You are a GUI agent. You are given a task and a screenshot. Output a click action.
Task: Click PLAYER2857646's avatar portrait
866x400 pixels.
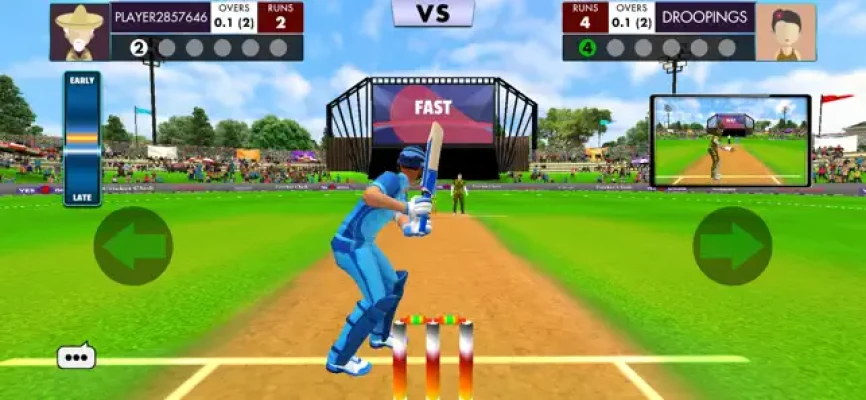point(79,31)
